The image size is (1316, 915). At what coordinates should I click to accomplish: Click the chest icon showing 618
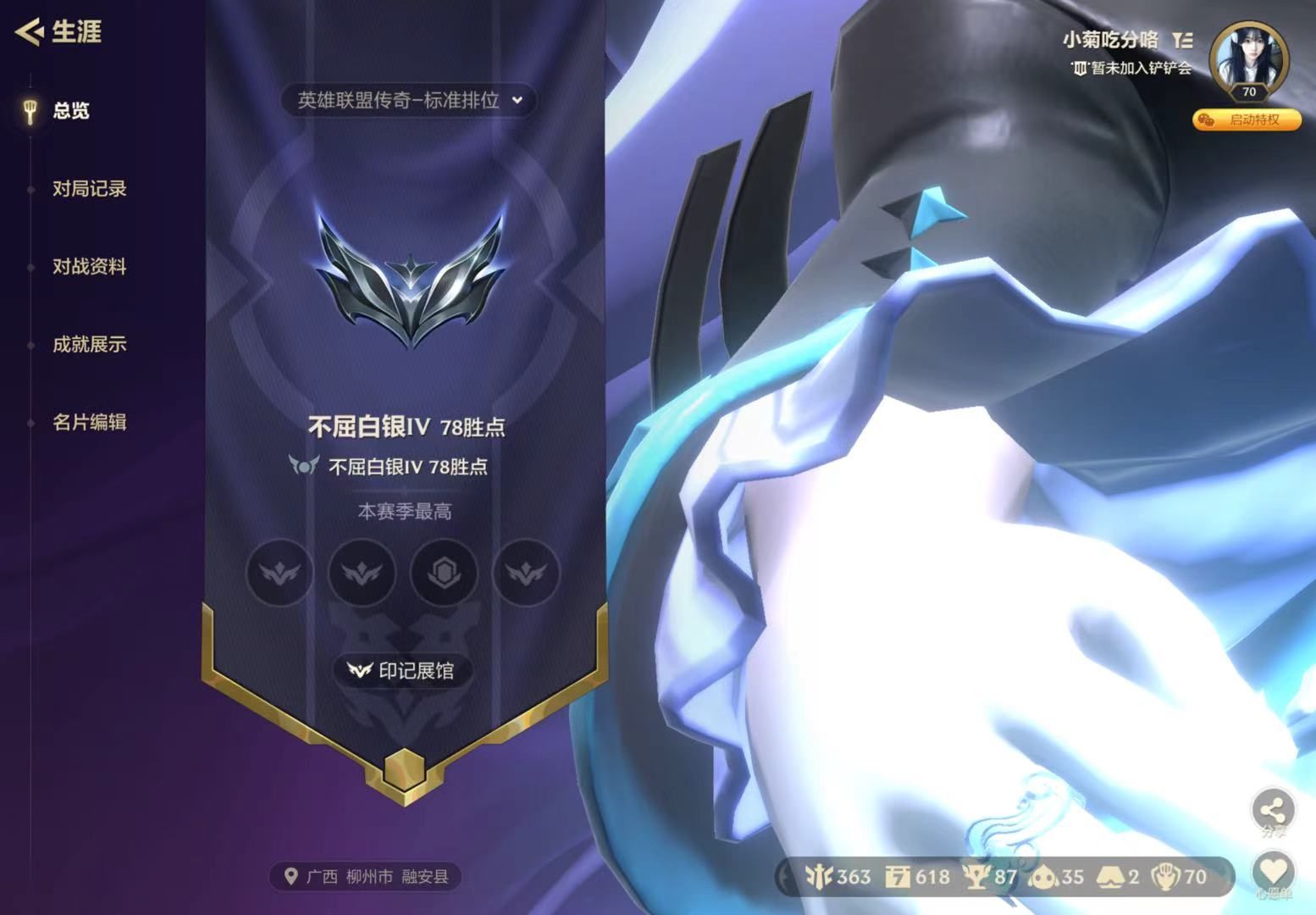898,878
